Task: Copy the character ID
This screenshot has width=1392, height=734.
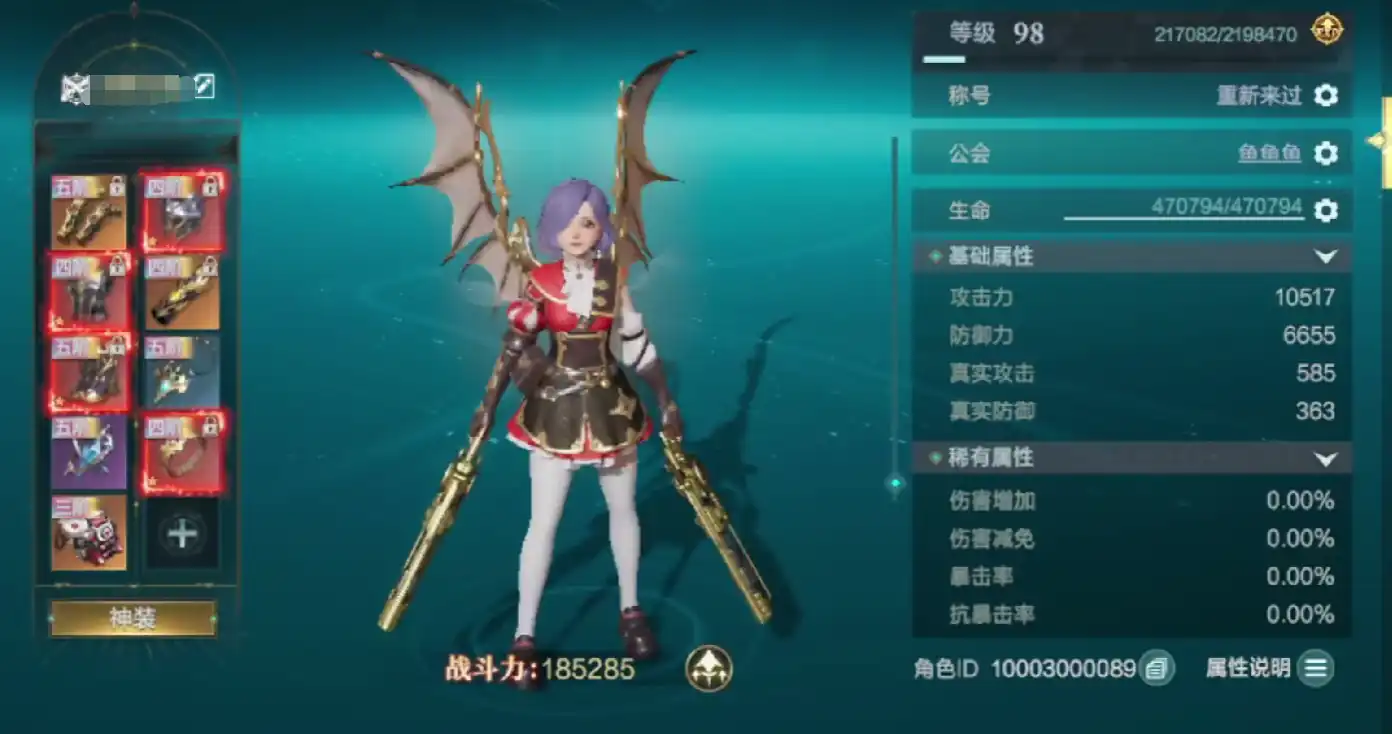Action: coord(1157,668)
